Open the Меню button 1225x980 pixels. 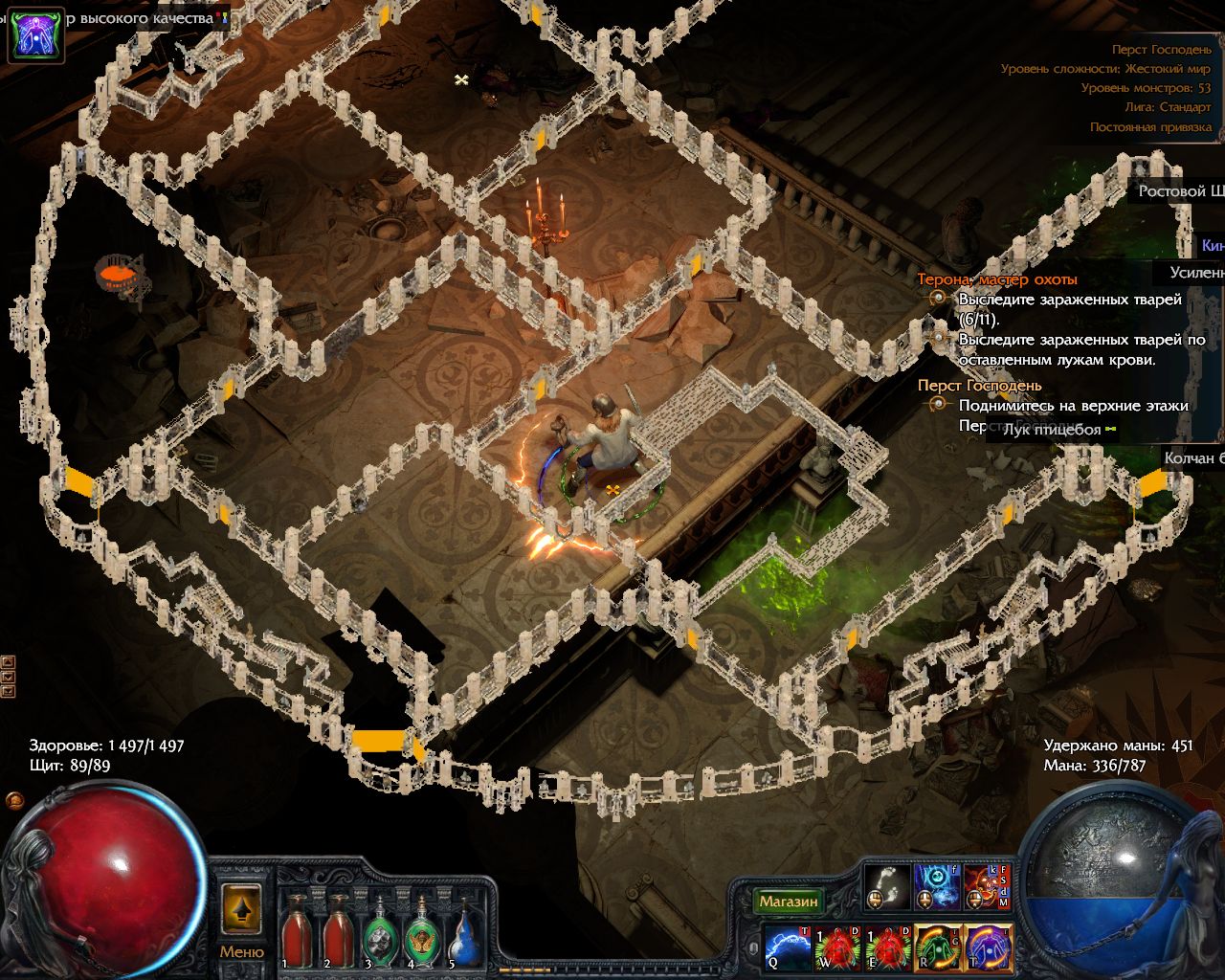click(x=241, y=952)
